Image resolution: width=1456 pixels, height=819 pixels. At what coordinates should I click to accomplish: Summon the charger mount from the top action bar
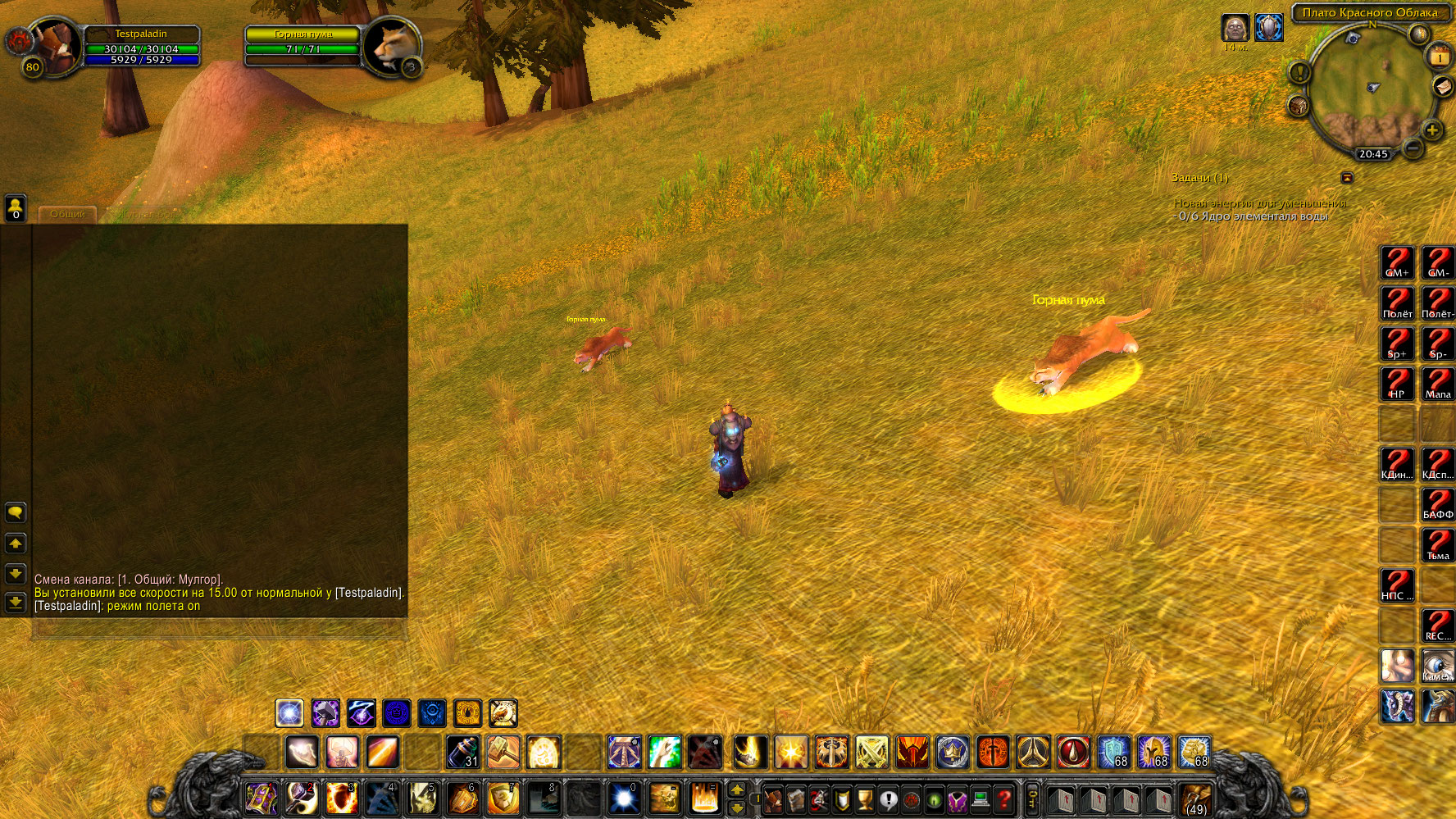click(503, 713)
